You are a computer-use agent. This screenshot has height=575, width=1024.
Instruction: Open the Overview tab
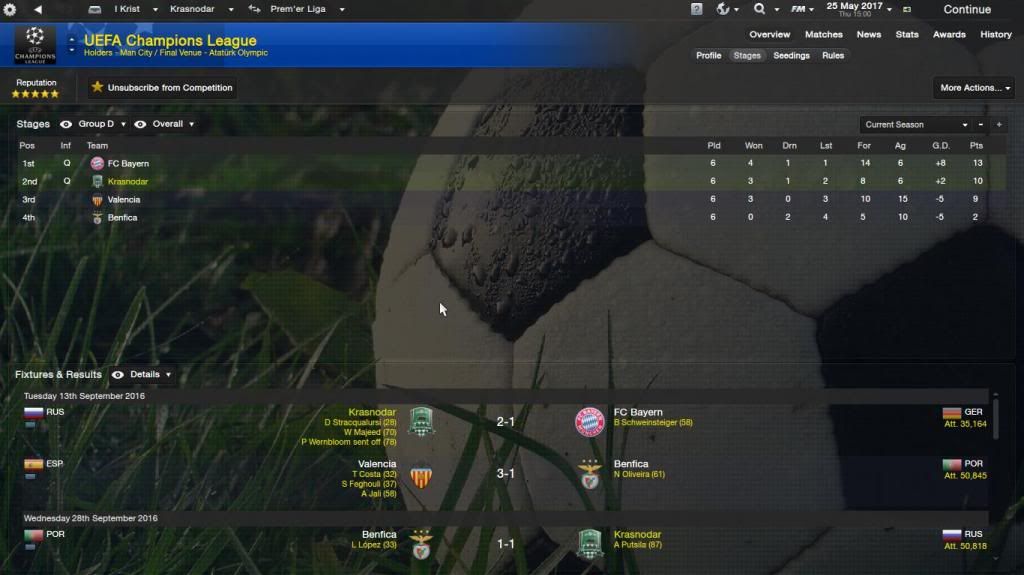[x=769, y=34]
